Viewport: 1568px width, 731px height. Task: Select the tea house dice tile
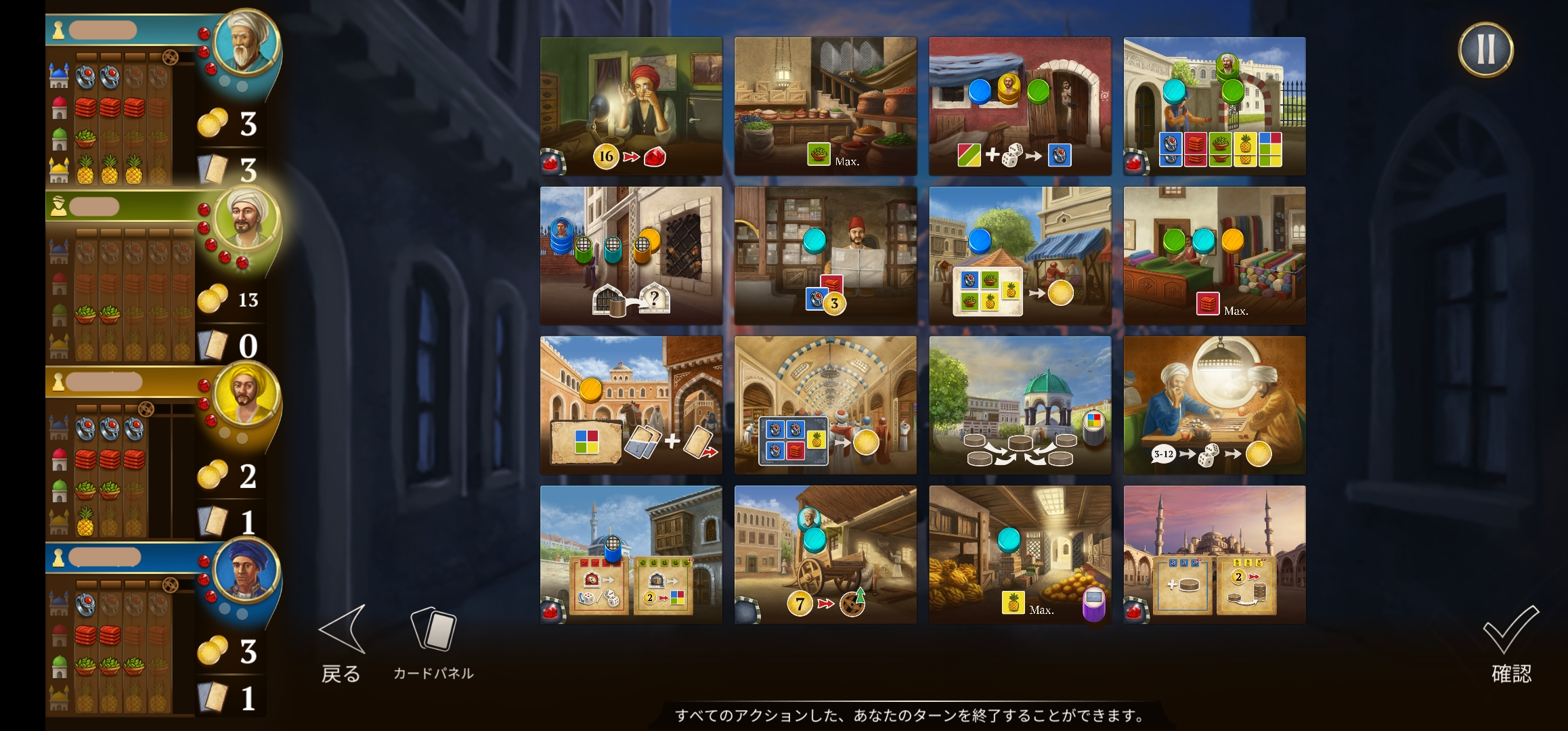coord(1215,405)
